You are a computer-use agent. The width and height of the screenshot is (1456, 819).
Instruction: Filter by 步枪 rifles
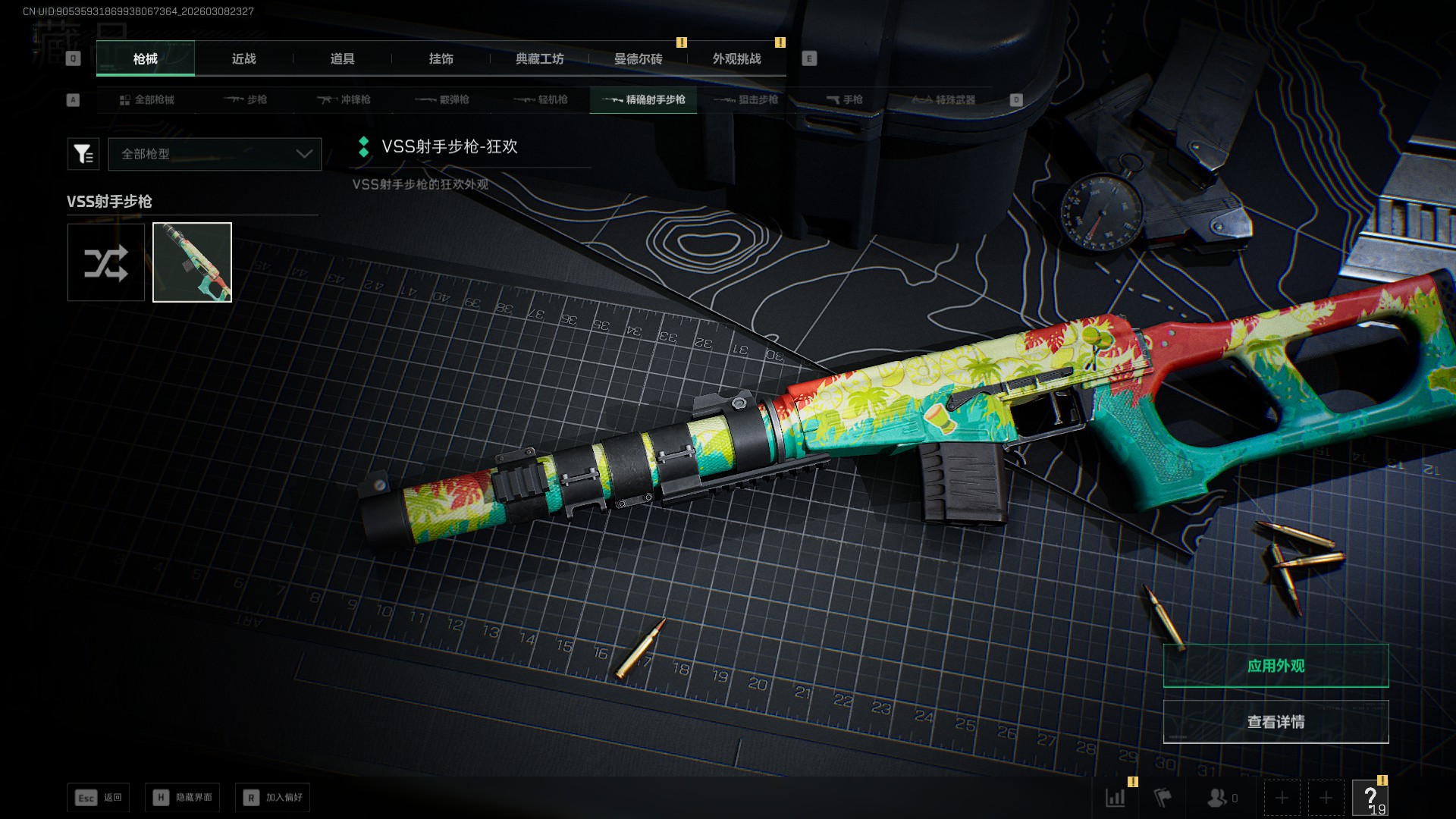(246, 100)
